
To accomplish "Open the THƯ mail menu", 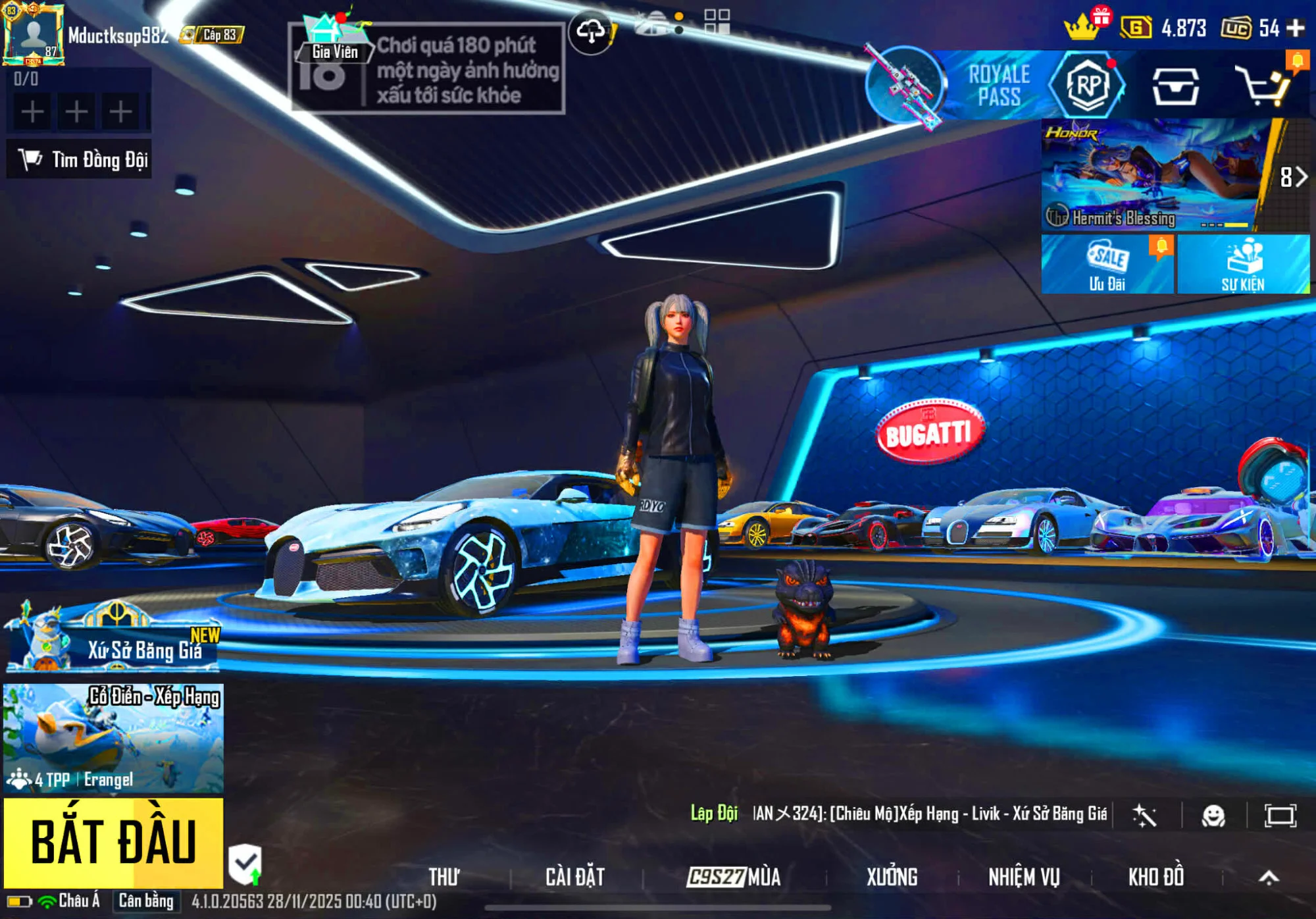I will 444,877.
